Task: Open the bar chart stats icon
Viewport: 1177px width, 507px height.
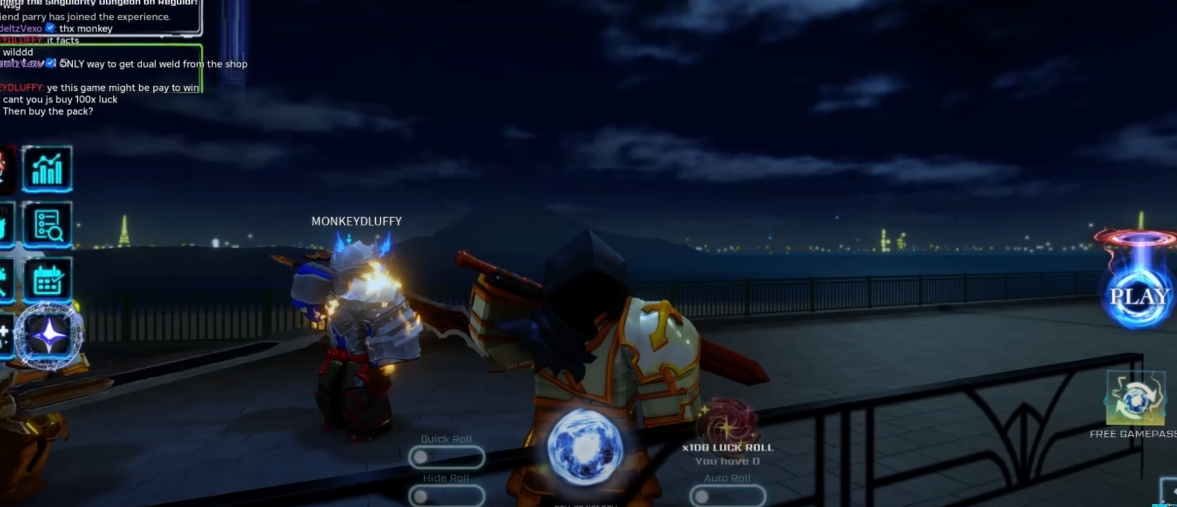Action: click(47, 169)
